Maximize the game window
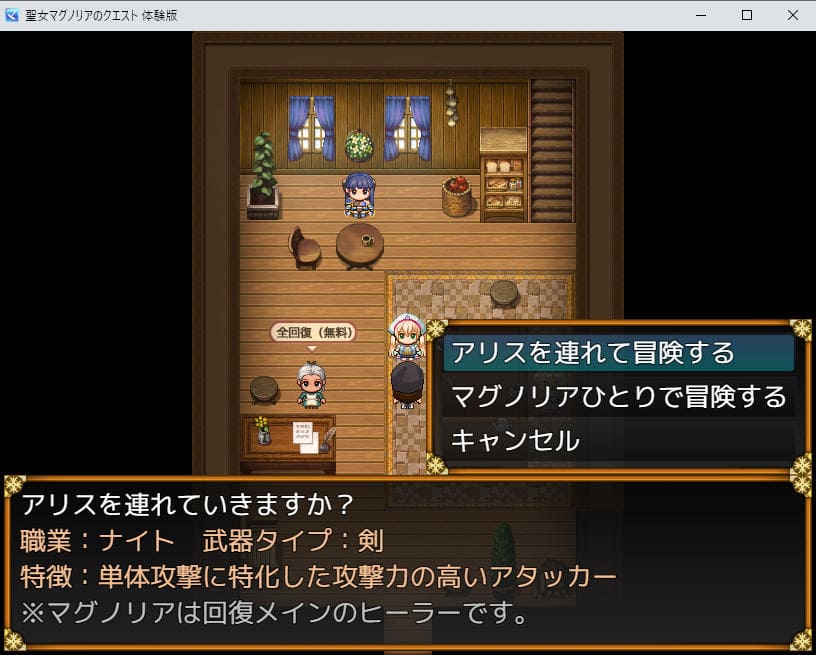 coord(745,15)
